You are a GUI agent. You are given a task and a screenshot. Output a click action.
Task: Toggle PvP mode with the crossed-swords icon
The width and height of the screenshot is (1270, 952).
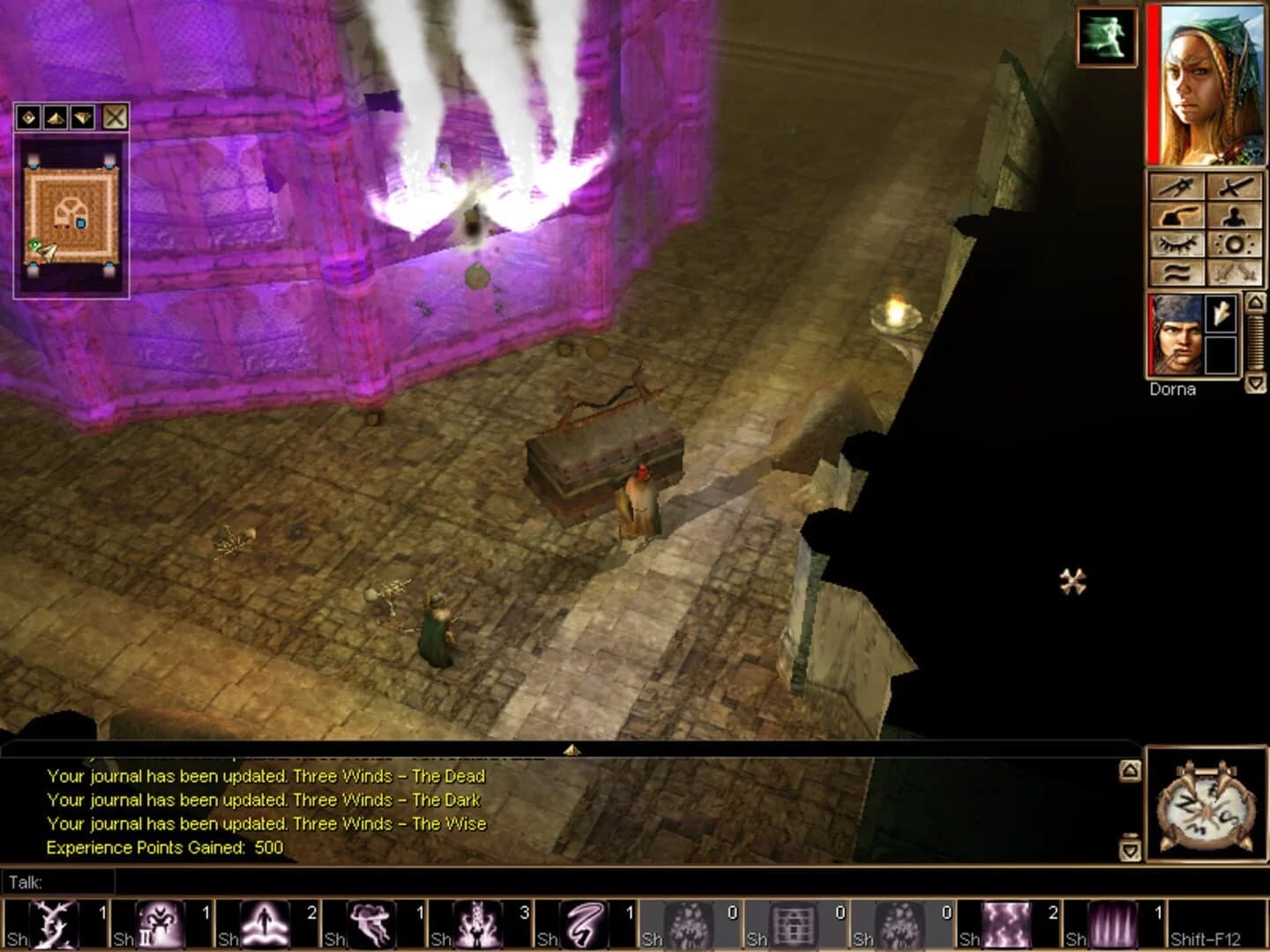coord(1235,275)
